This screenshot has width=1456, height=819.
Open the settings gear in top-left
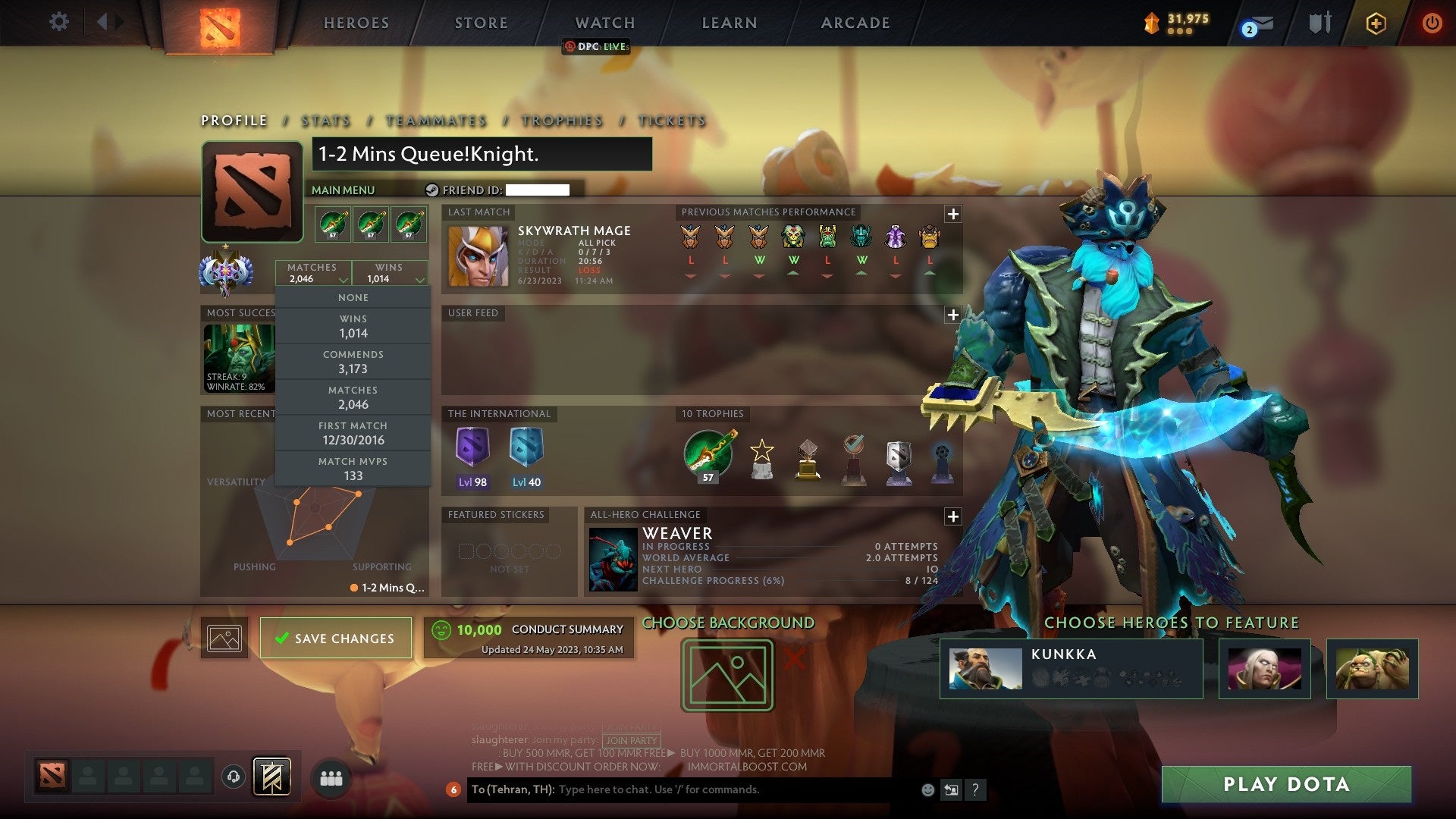click(x=59, y=21)
